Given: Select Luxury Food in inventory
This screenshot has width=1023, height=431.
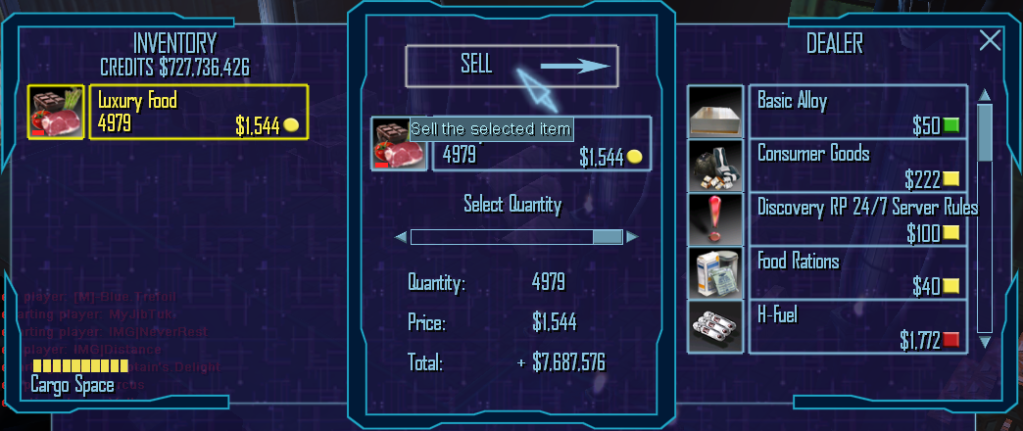Looking at the screenshot, I should [x=198, y=112].
